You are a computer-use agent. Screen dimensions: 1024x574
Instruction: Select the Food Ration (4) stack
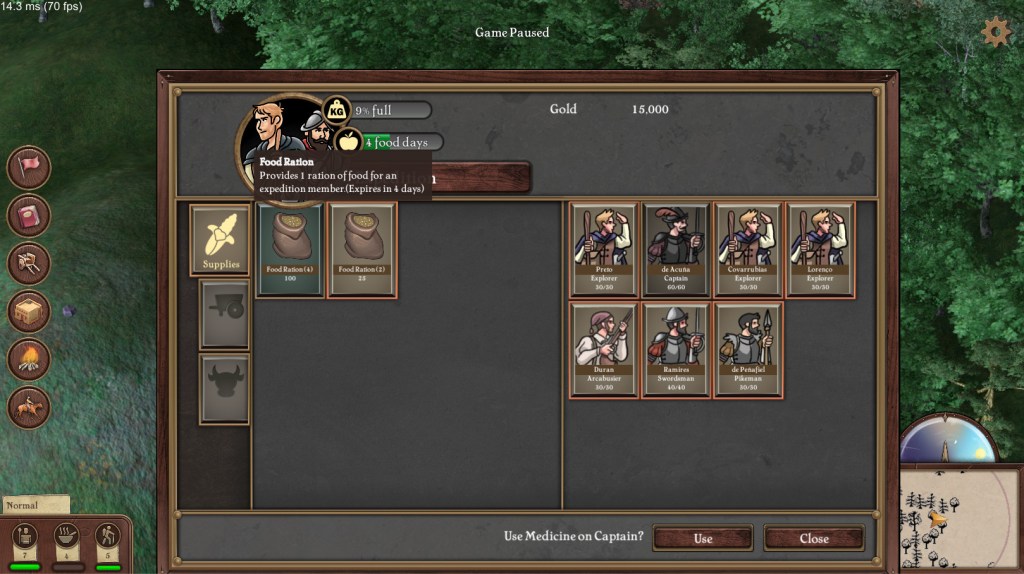(289, 250)
